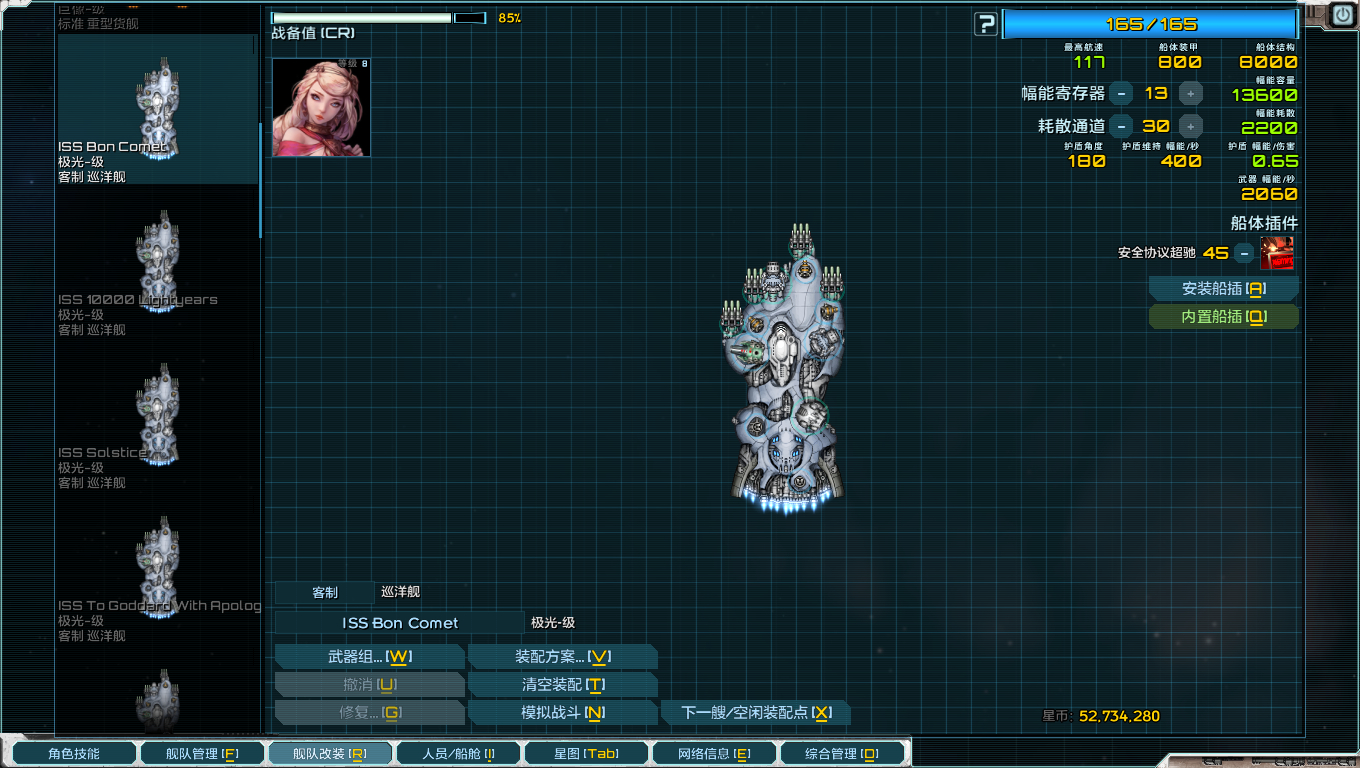The height and width of the screenshot is (768, 1360).
Task: Switch to the 巡洋舰 tab
Action: (400, 592)
